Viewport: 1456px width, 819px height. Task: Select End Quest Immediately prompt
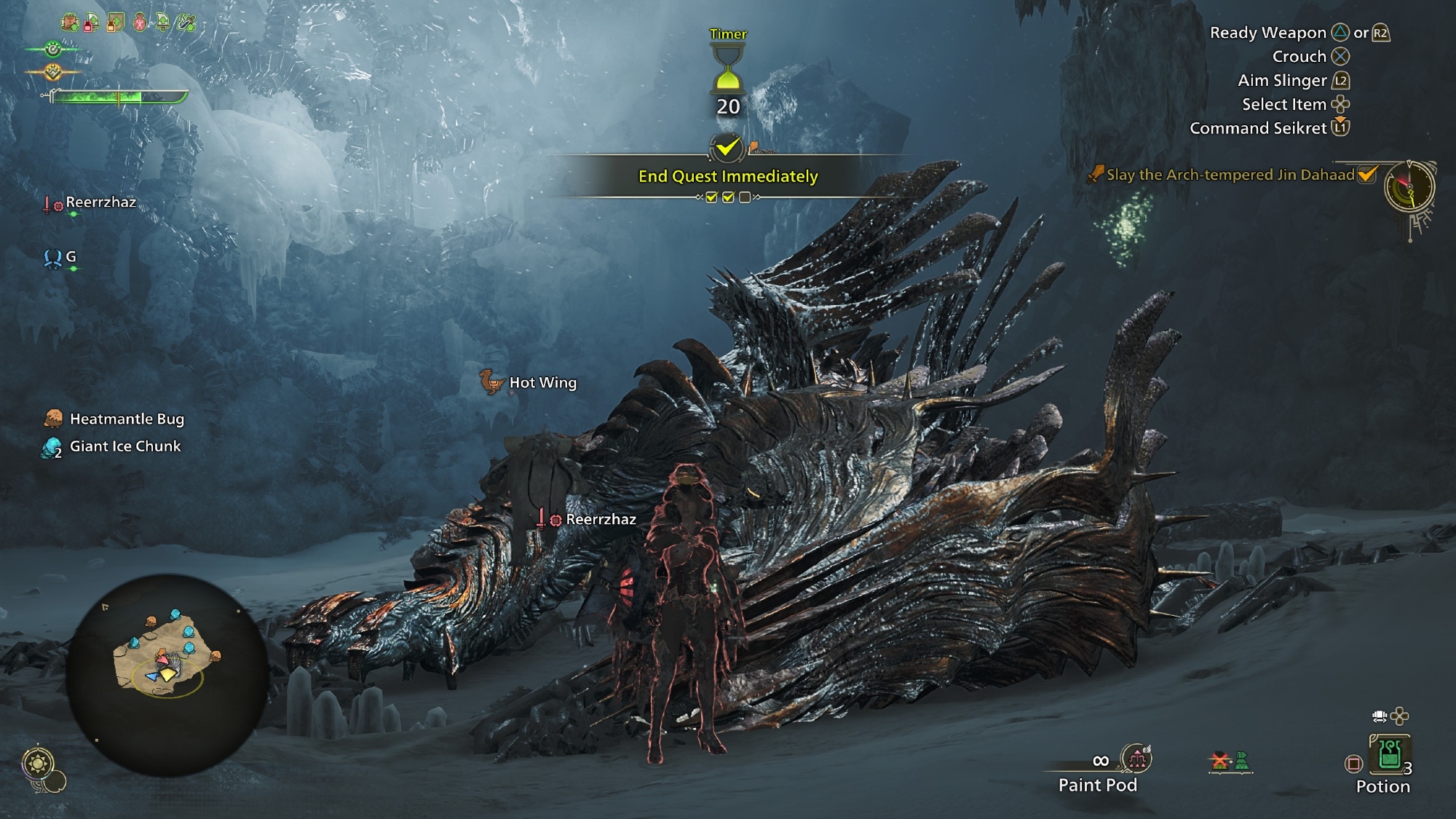728,176
